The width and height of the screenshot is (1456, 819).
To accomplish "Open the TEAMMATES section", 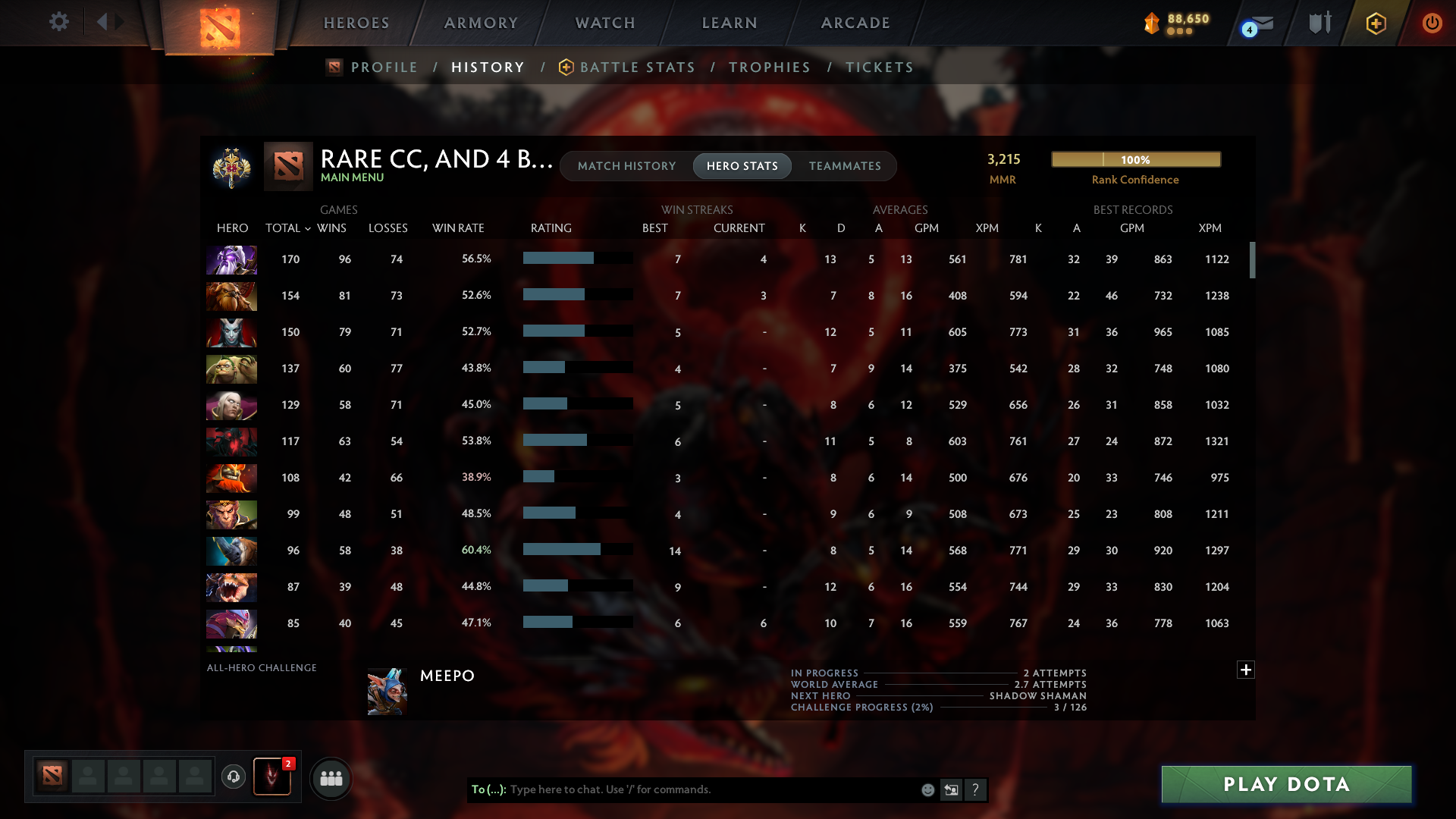I will [x=845, y=166].
